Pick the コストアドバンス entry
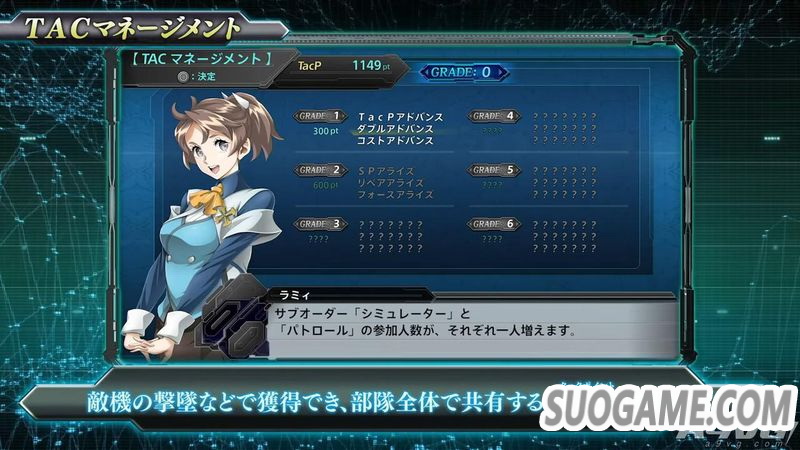The width and height of the screenshot is (800, 450). coord(396,141)
